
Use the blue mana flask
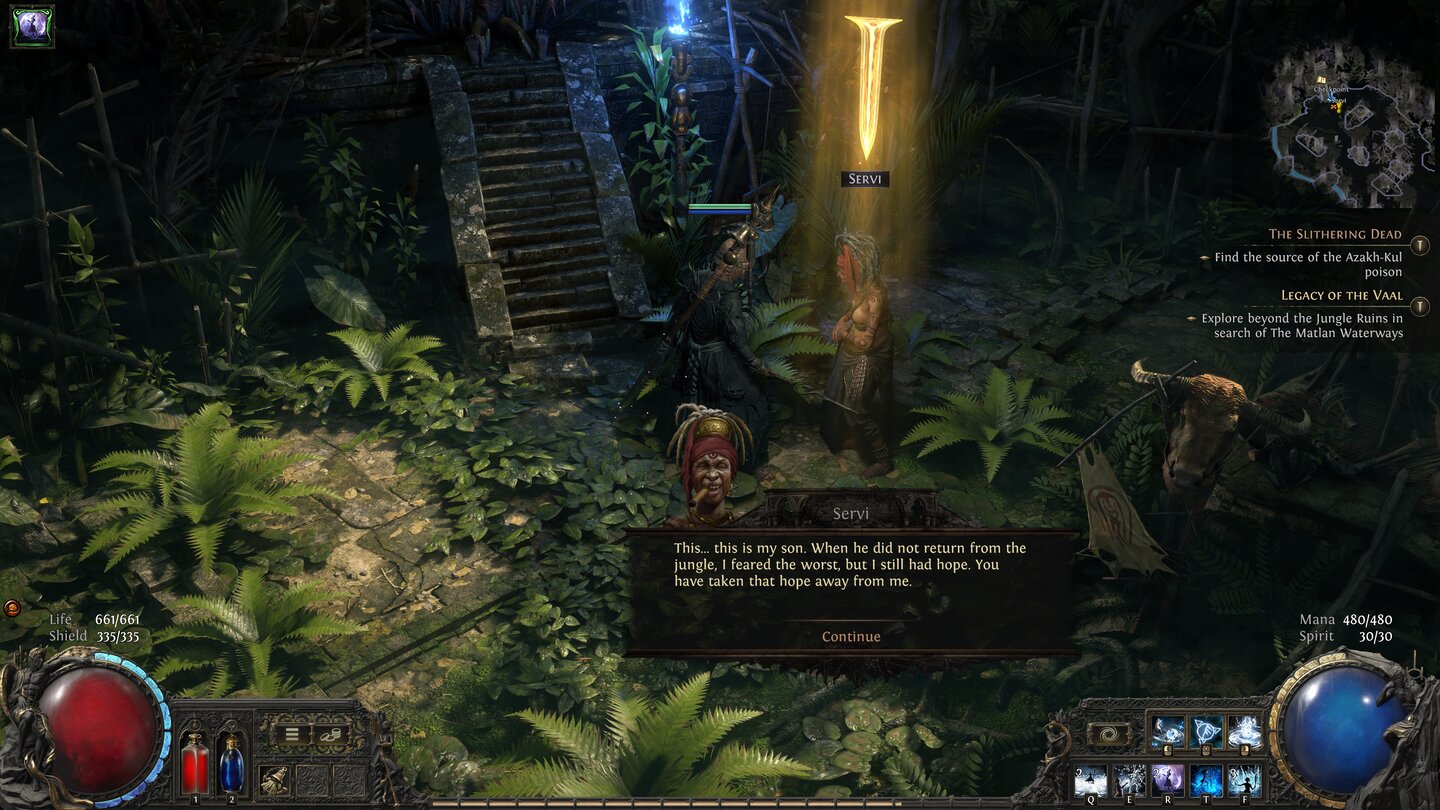pyautogui.click(x=231, y=765)
